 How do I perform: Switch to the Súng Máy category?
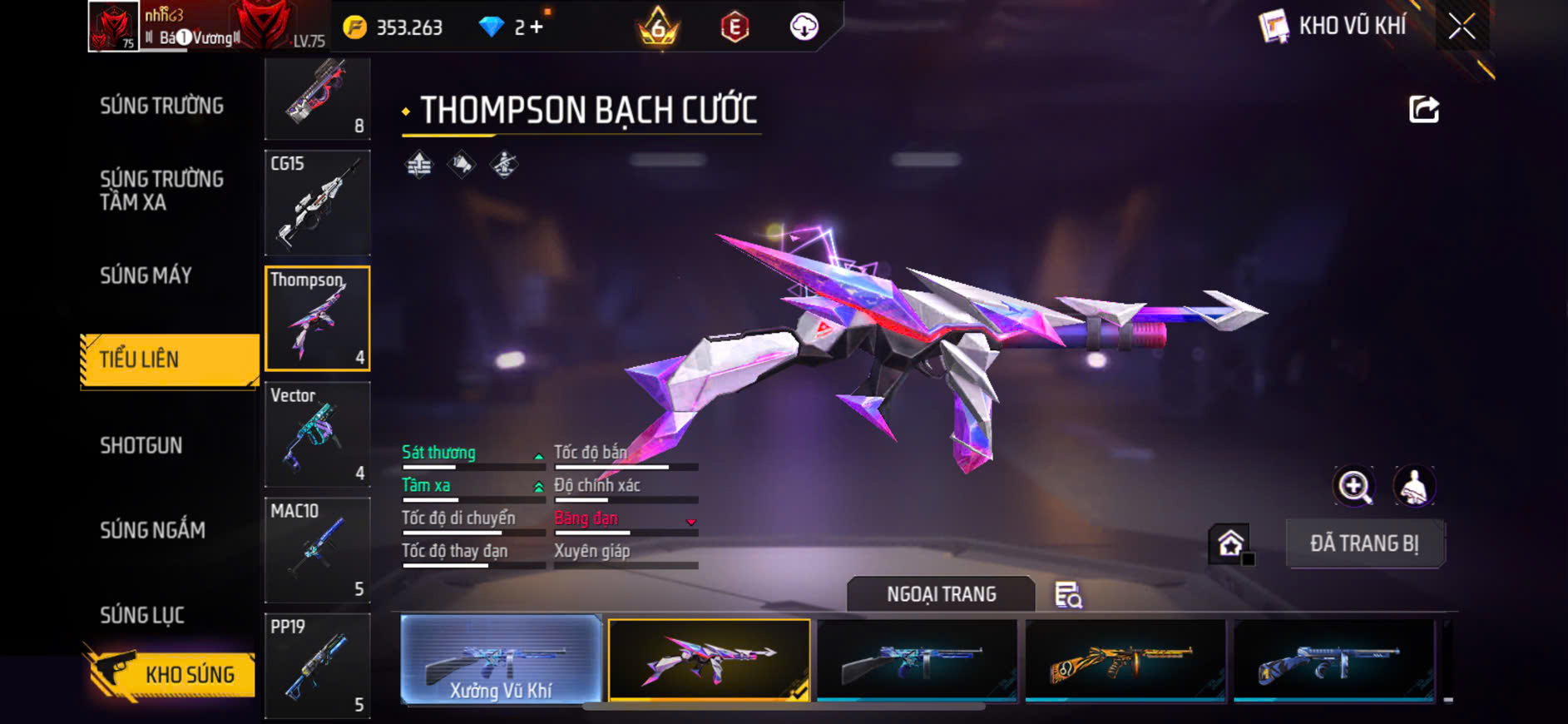point(146,275)
